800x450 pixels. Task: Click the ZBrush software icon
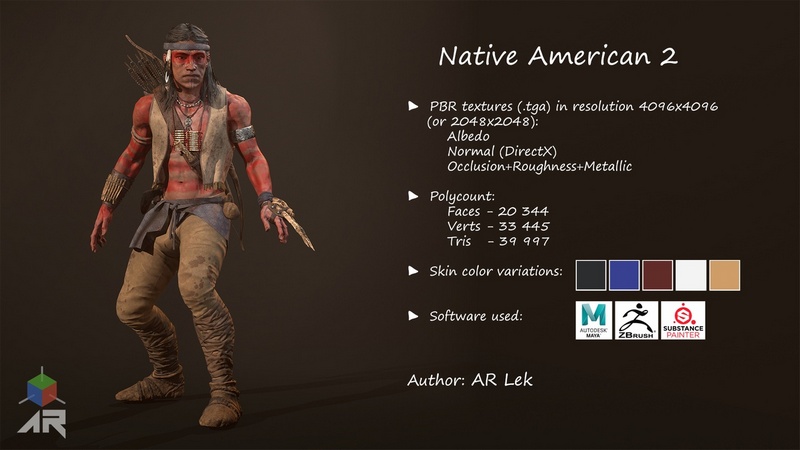point(637,320)
